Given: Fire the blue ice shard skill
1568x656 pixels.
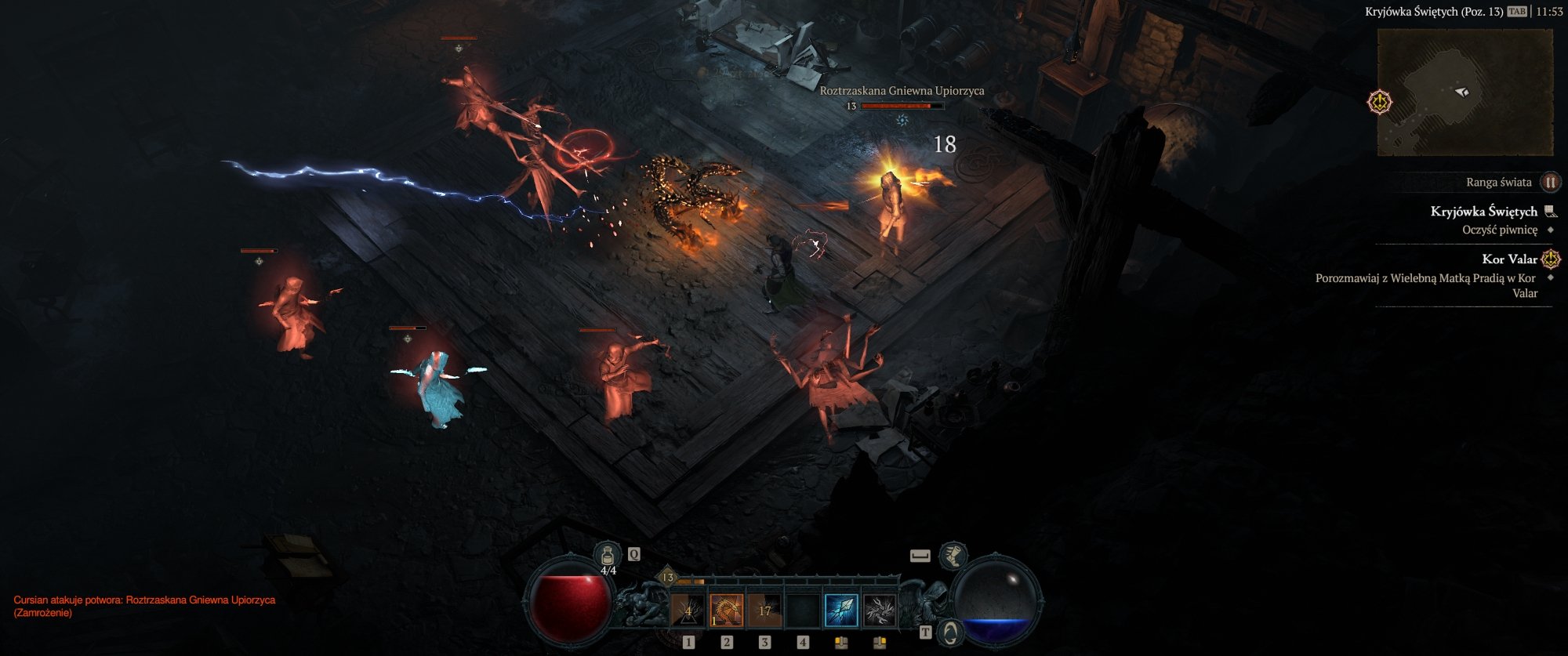Looking at the screenshot, I should [841, 611].
